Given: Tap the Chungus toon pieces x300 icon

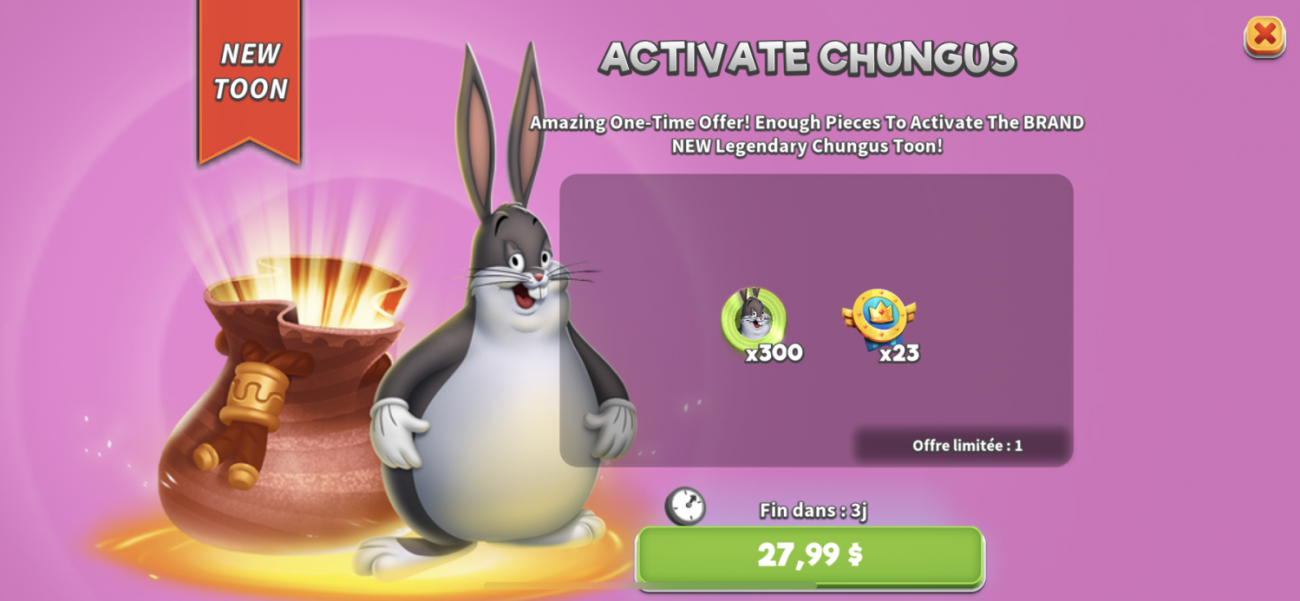Looking at the screenshot, I should click(x=755, y=320).
